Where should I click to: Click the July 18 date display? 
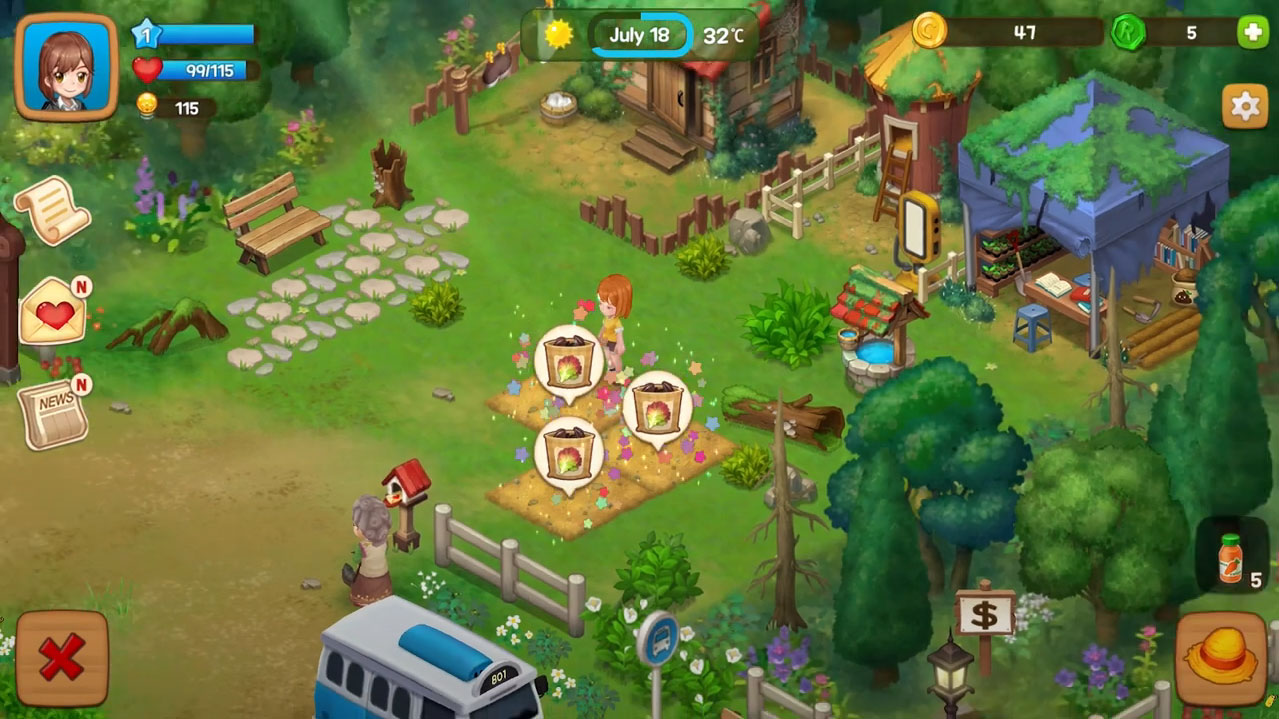[x=639, y=36]
